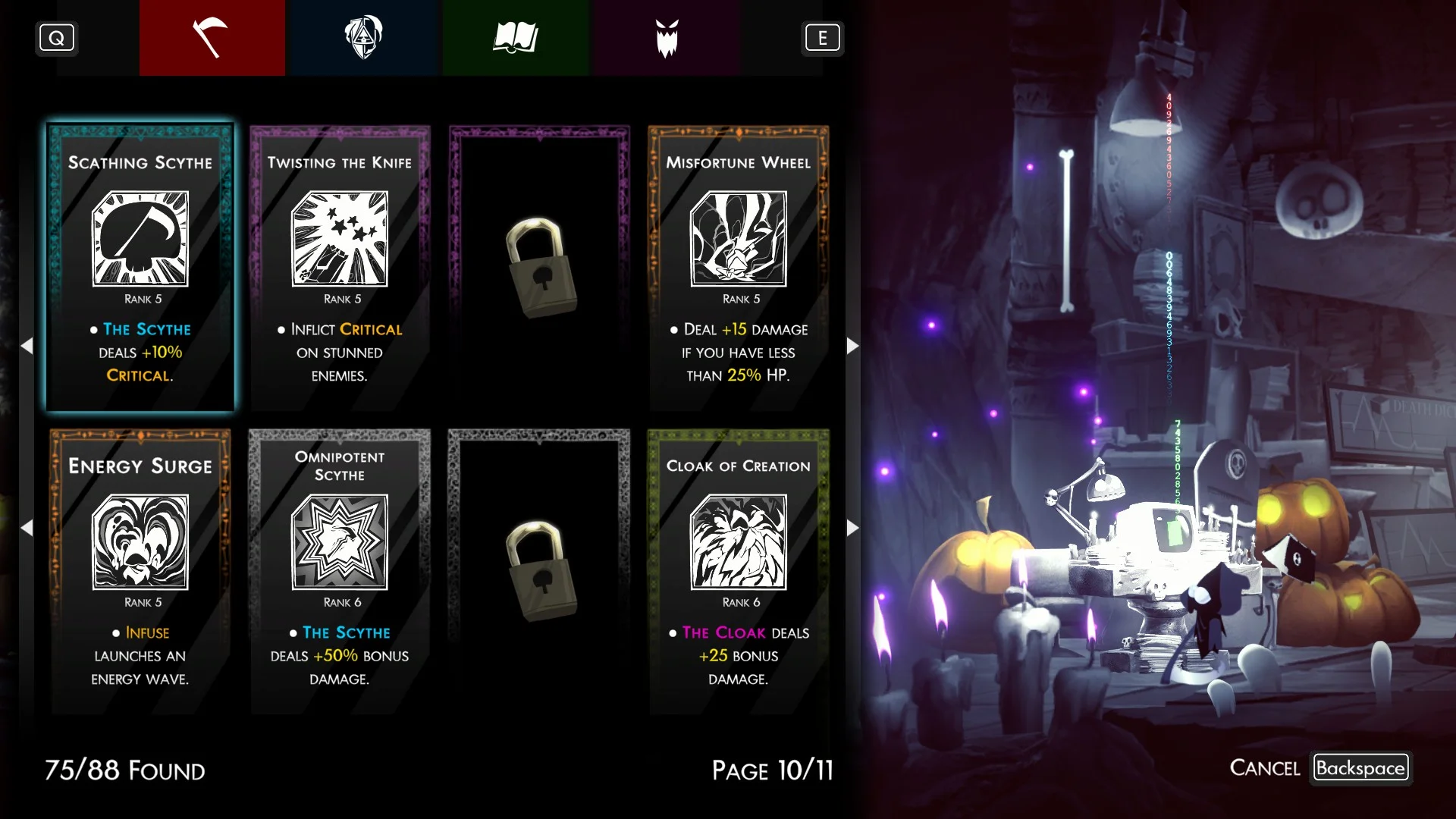Viewport: 1456px width, 819px height.
Task: Choose the Cloak of Creation card
Action: [738, 571]
